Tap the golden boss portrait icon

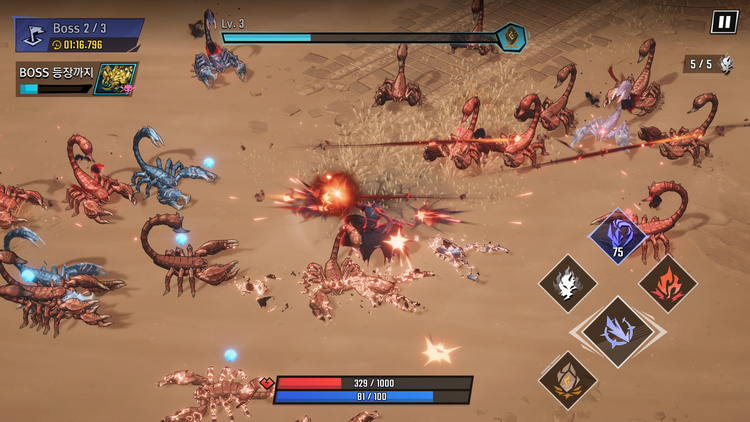tap(114, 79)
